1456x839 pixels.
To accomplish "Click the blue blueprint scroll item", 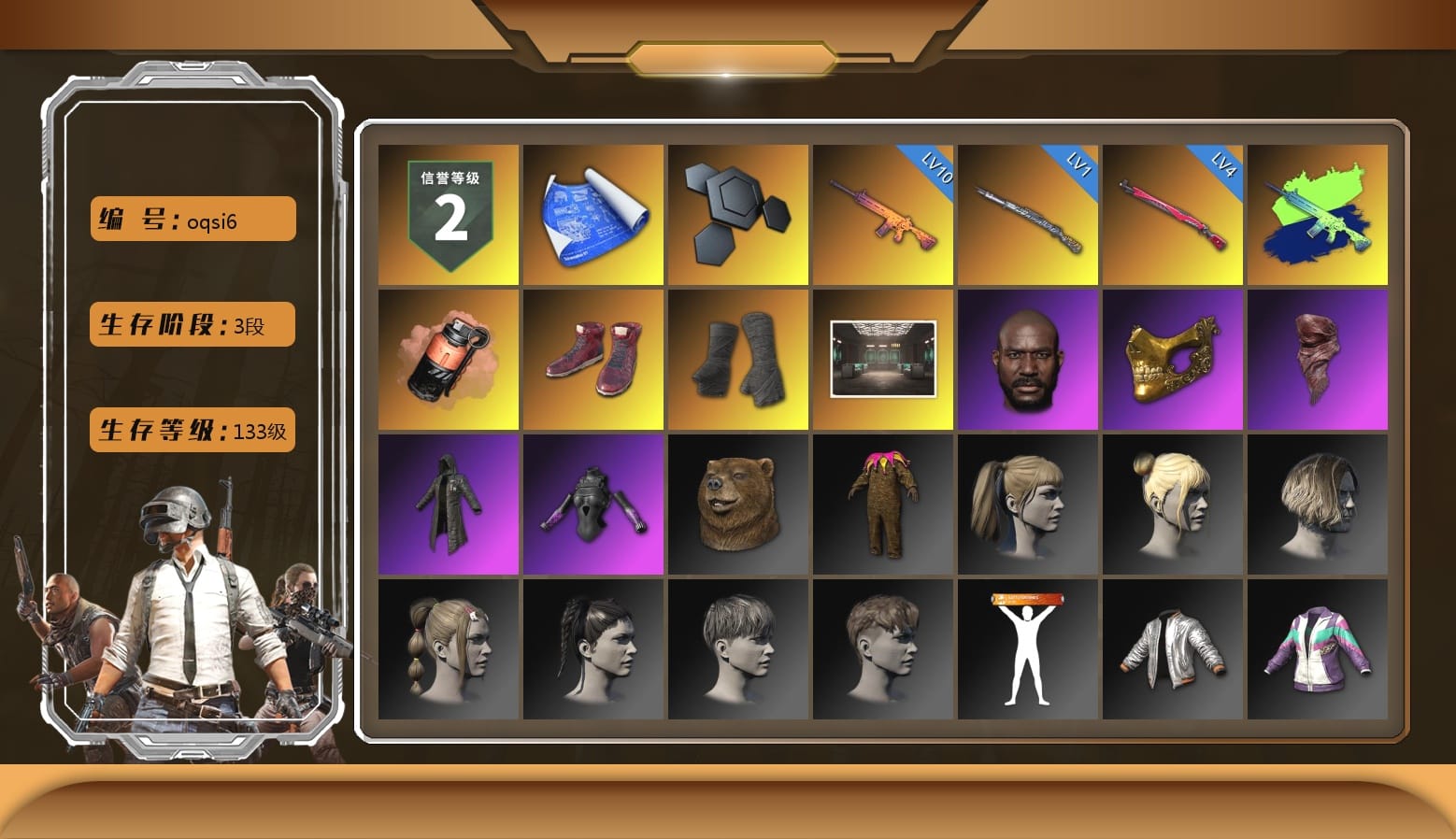I will 592,213.
